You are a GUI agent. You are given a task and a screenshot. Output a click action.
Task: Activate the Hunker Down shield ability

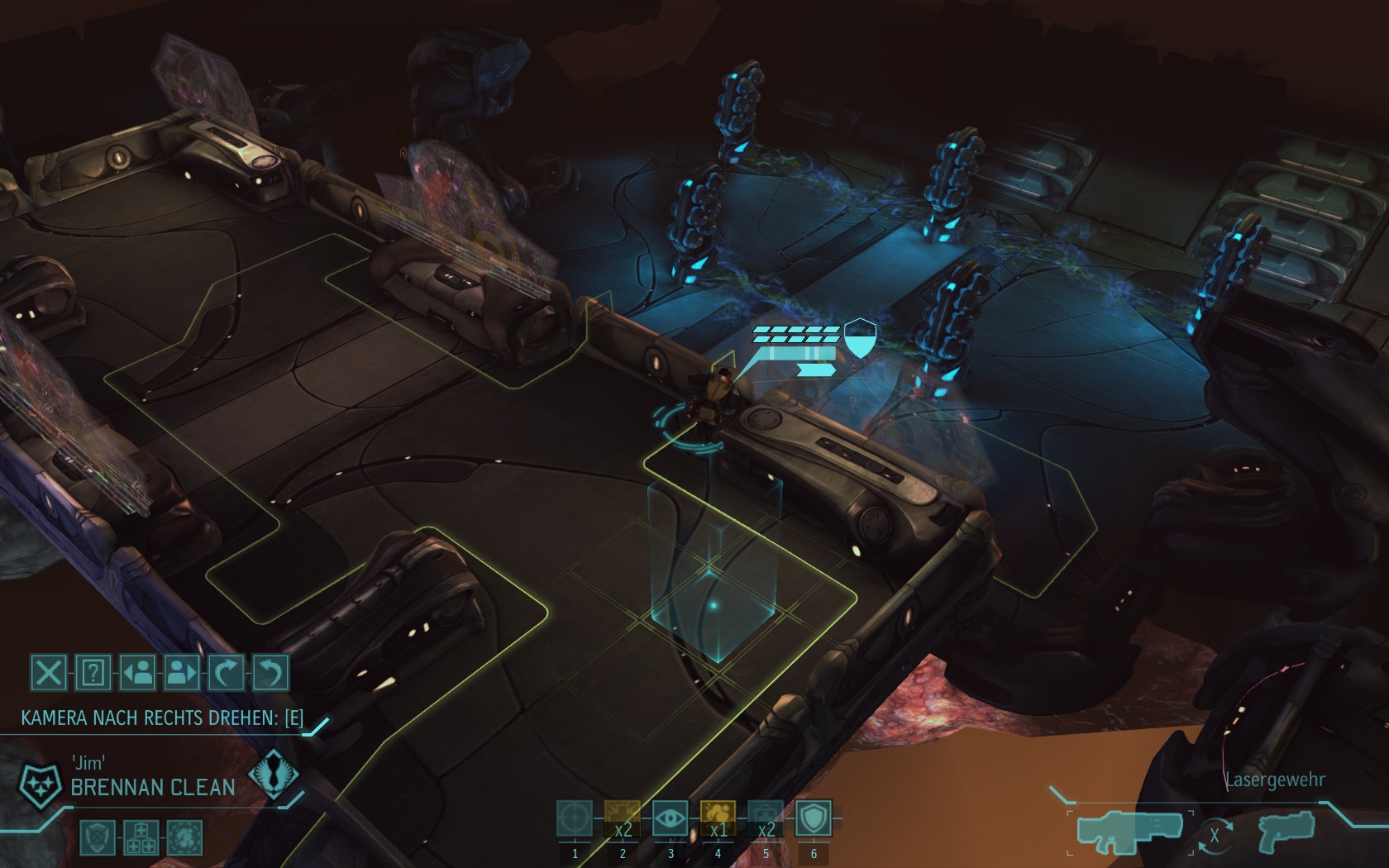(814, 818)
